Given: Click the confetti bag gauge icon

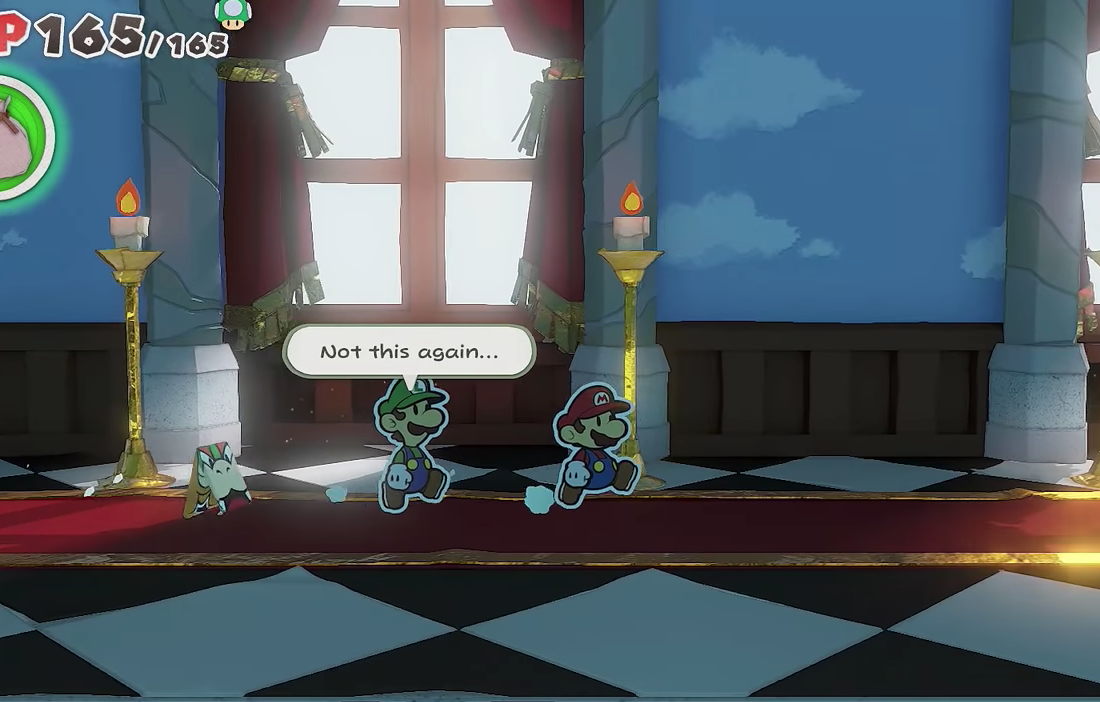Looking at the screenshot, I should 20,137.
